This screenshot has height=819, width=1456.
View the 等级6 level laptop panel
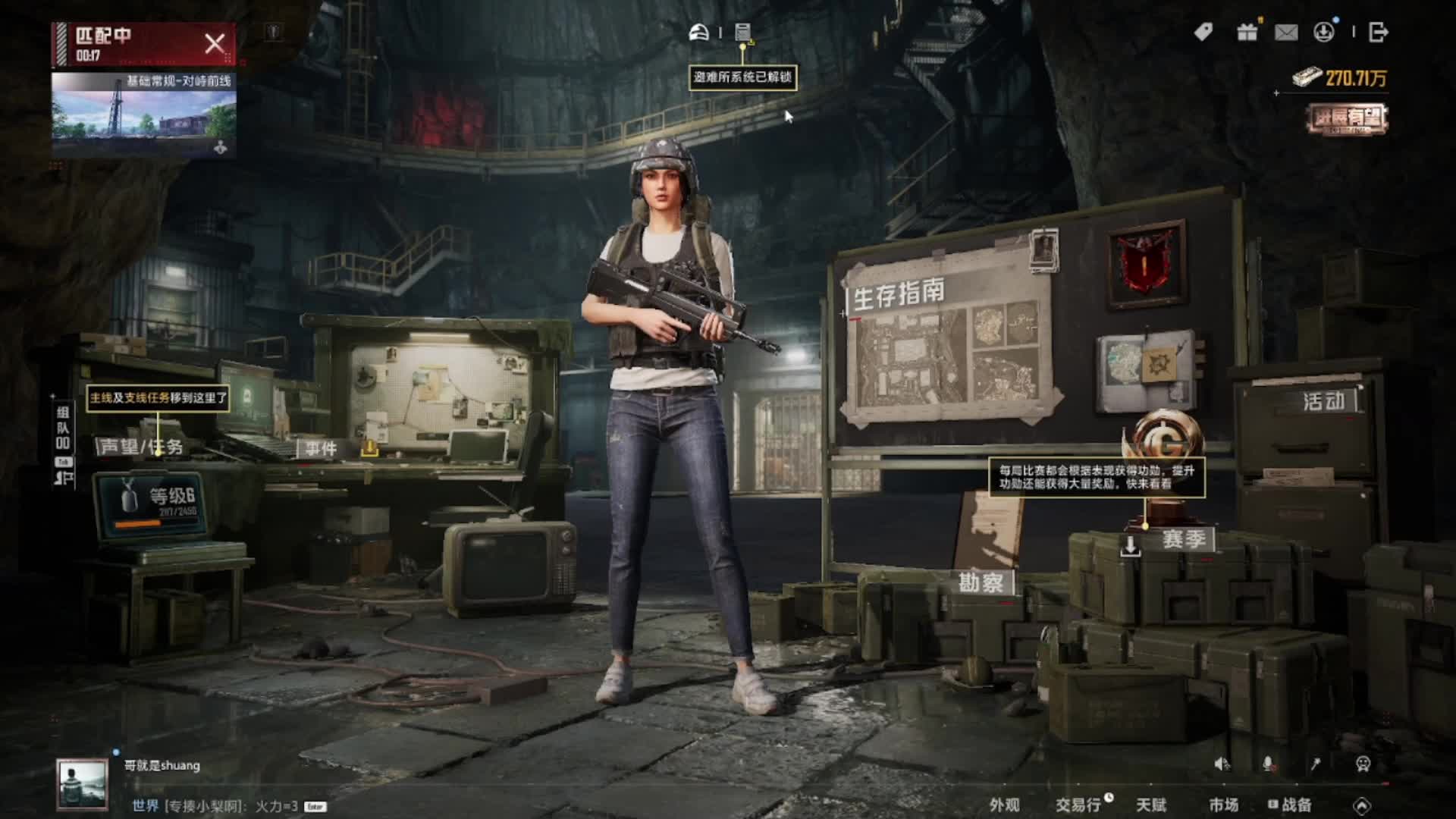click(152, 503)
